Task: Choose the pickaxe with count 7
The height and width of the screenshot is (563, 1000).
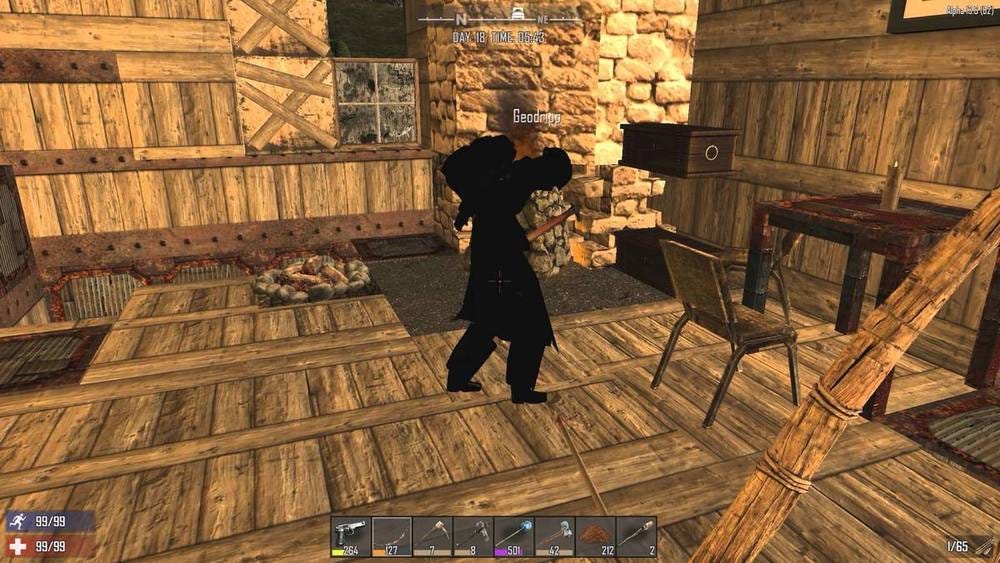Action: pyautogui.click(x=433, y=536)
